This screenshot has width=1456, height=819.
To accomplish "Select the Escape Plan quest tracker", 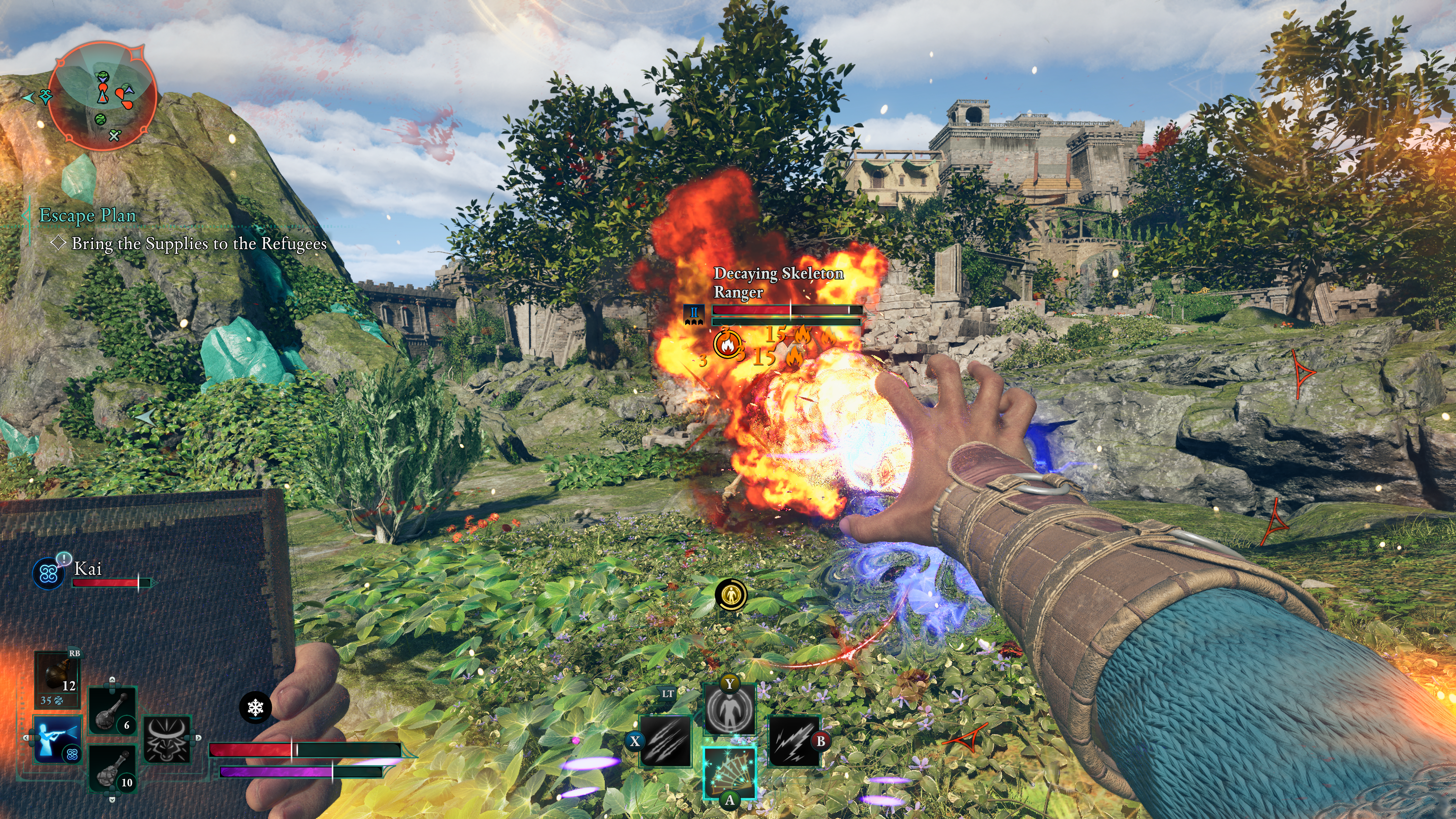I will [x=88, y=215].
